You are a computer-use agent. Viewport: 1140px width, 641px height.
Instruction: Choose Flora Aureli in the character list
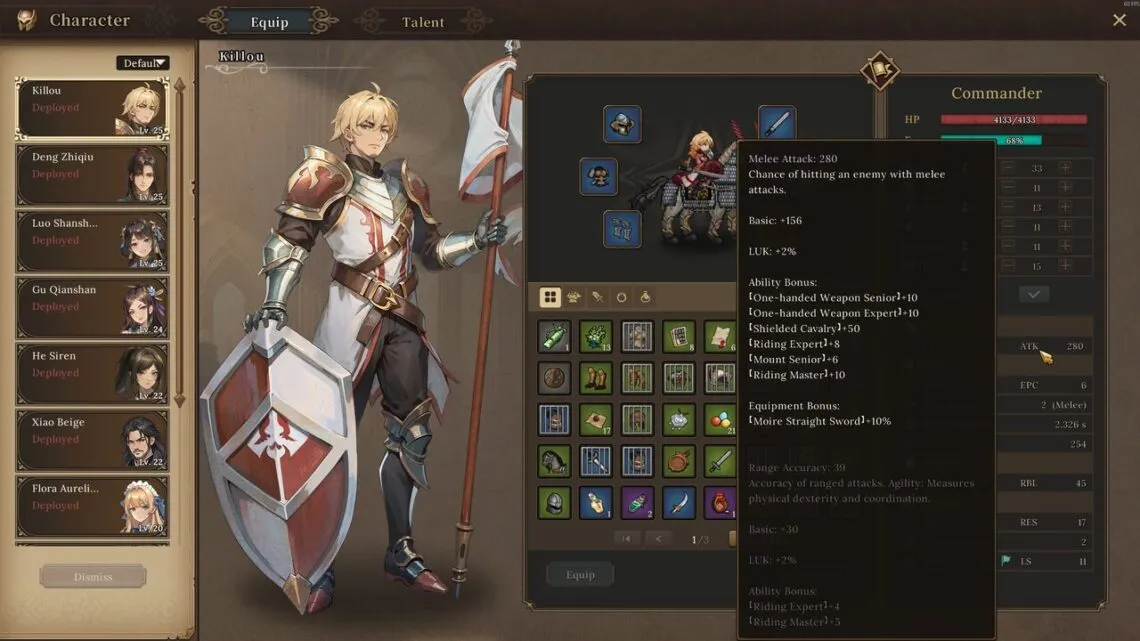coord(92,505)
